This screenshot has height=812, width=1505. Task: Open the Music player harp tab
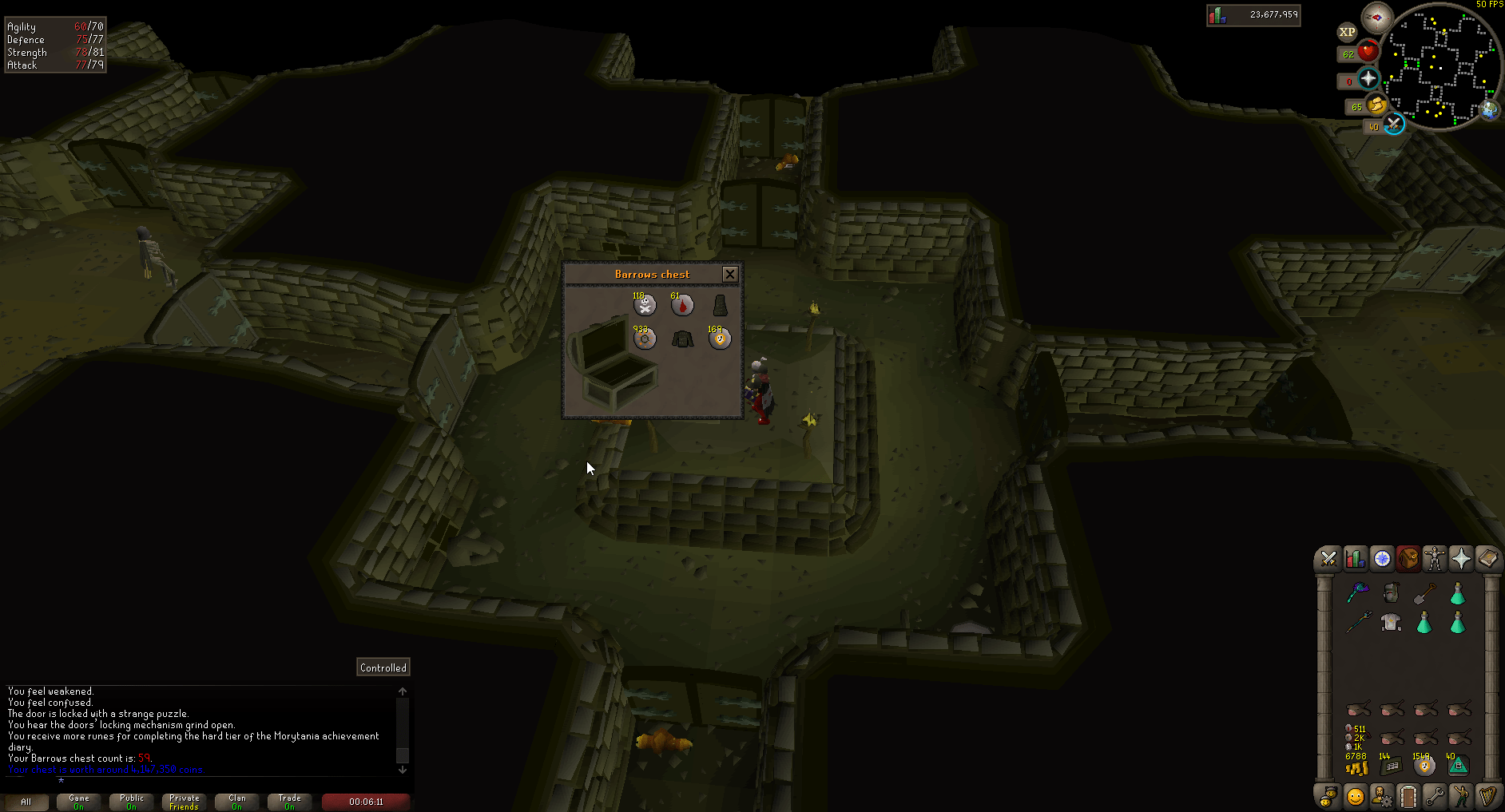(x=1487, y=796)
